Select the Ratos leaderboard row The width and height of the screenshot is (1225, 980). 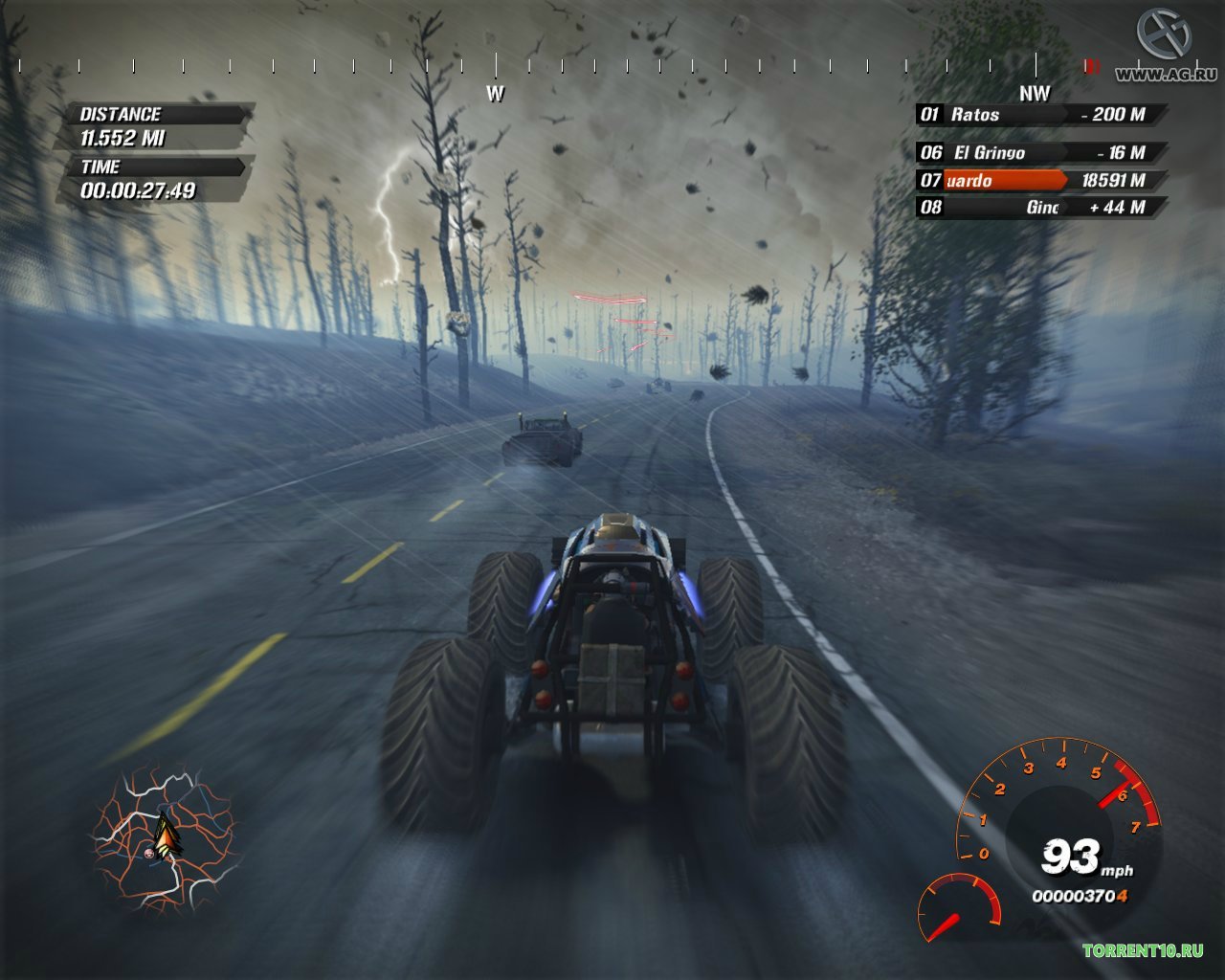point(1040,115)
